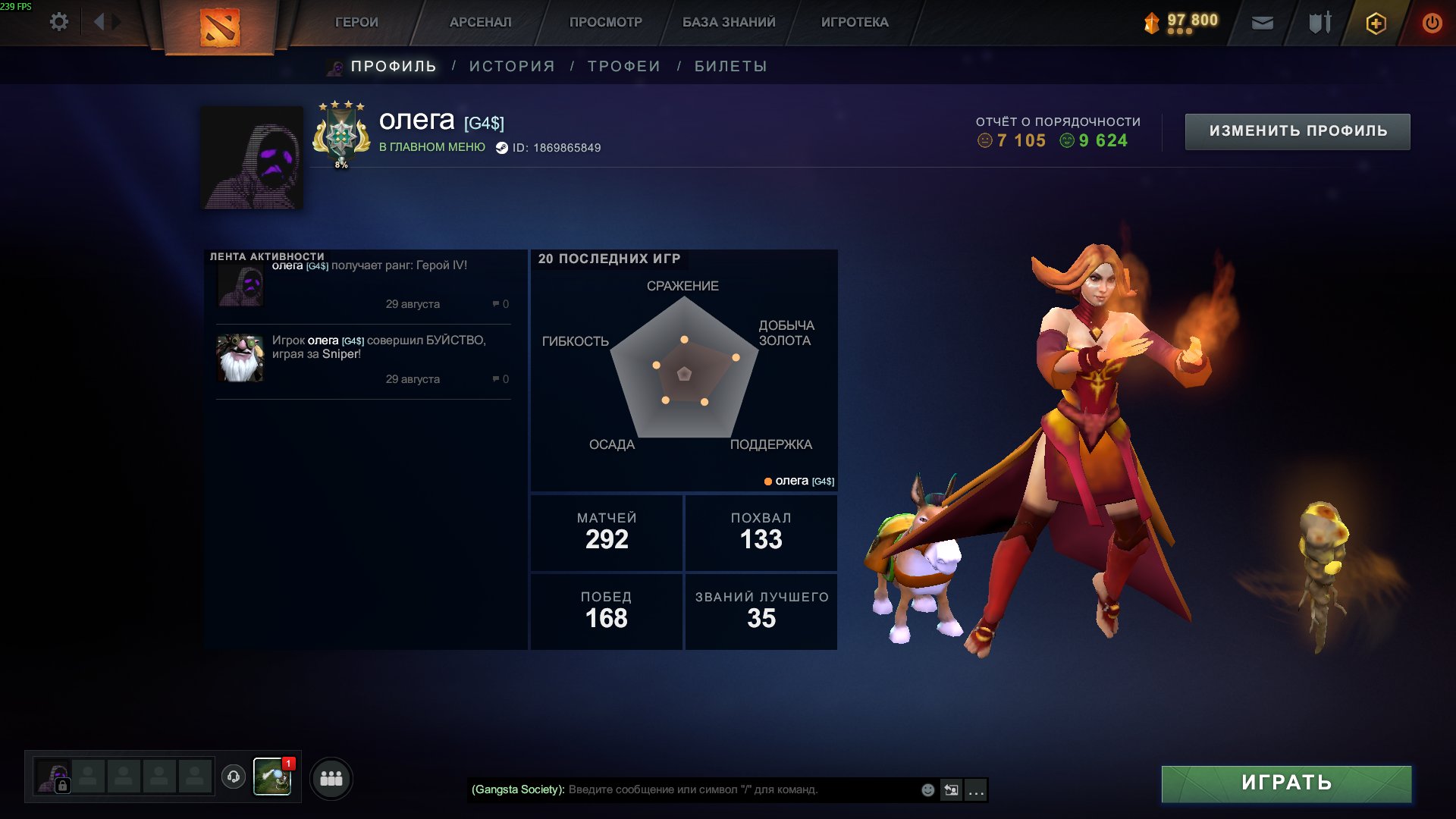Open friends list via the people icon

[x=330, y=777]
